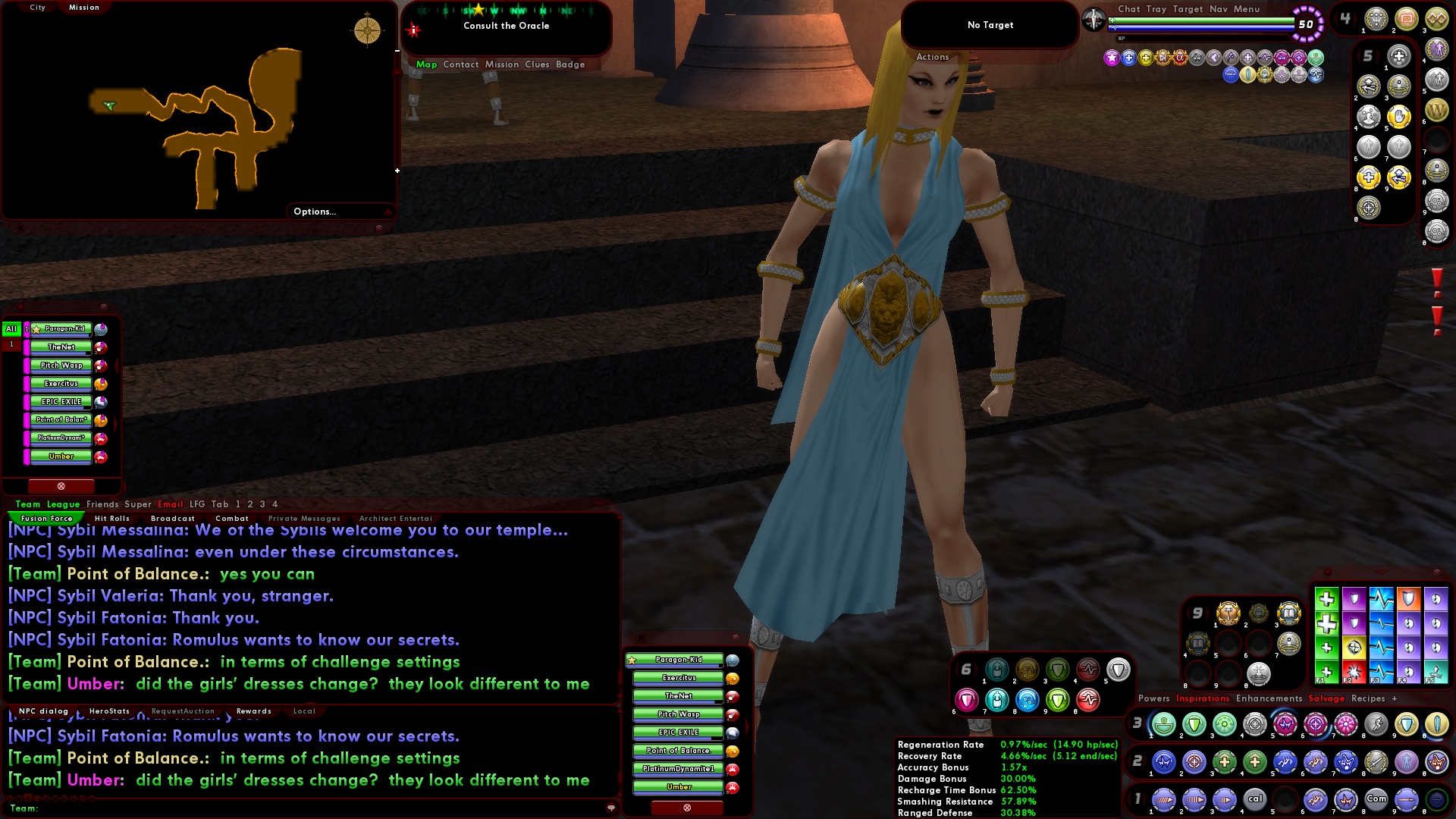Click the Options... button on the map window
Screen dimensions: 1456x819
click(314, 212)
